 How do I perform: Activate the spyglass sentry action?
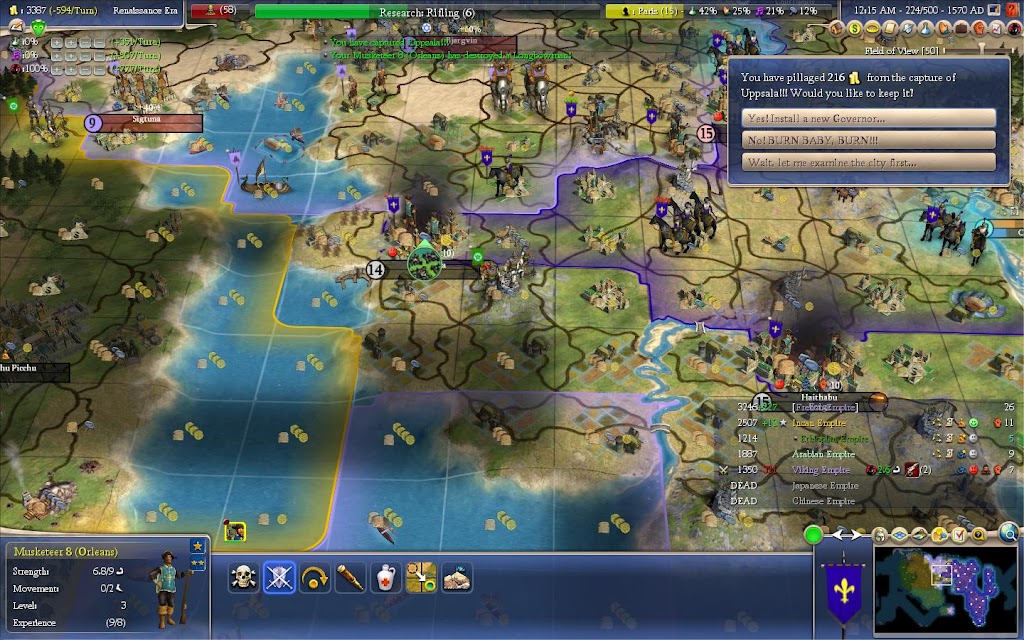349,578
